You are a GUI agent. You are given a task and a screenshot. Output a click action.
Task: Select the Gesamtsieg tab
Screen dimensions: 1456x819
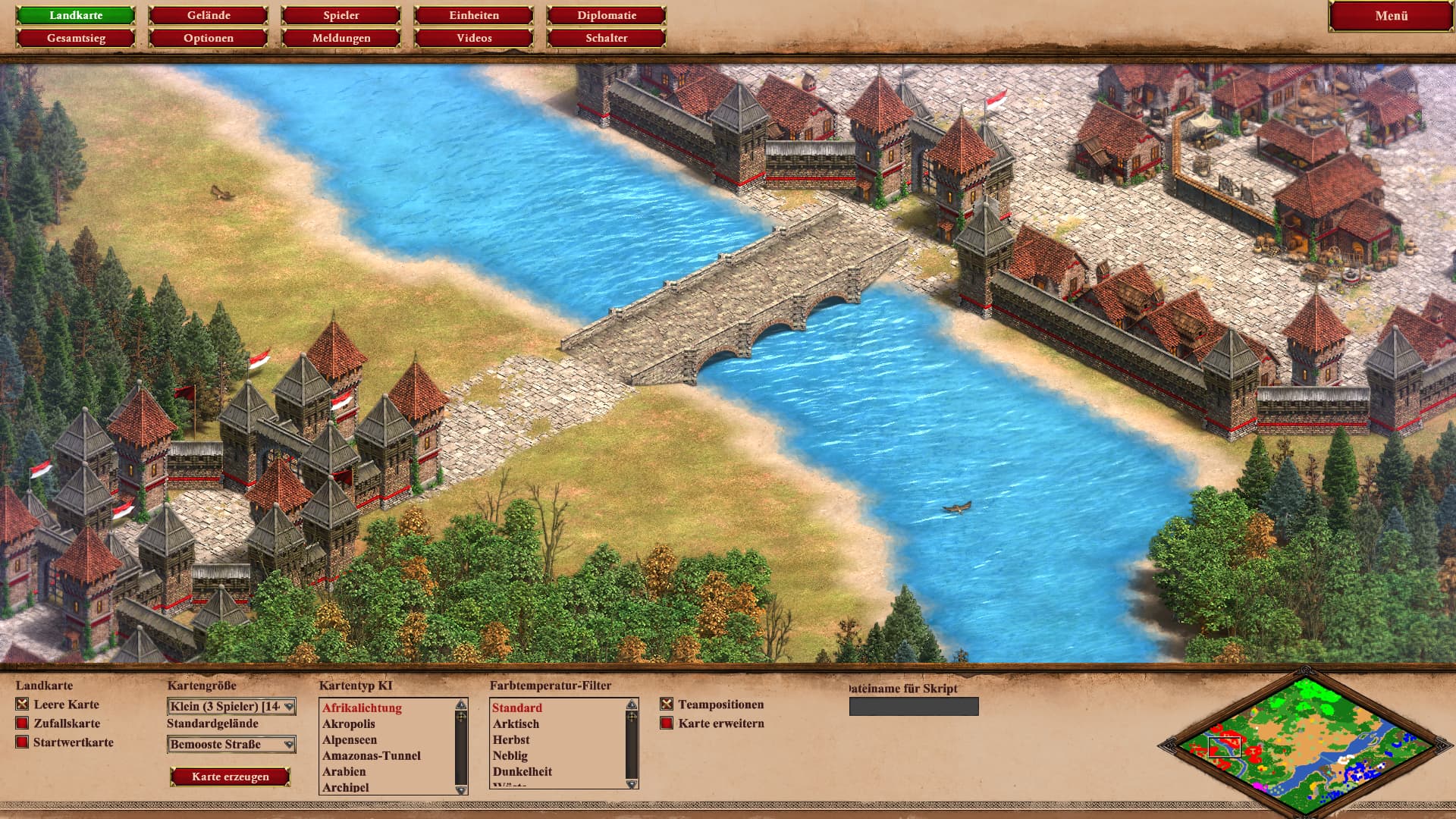[x=76, y=38]
